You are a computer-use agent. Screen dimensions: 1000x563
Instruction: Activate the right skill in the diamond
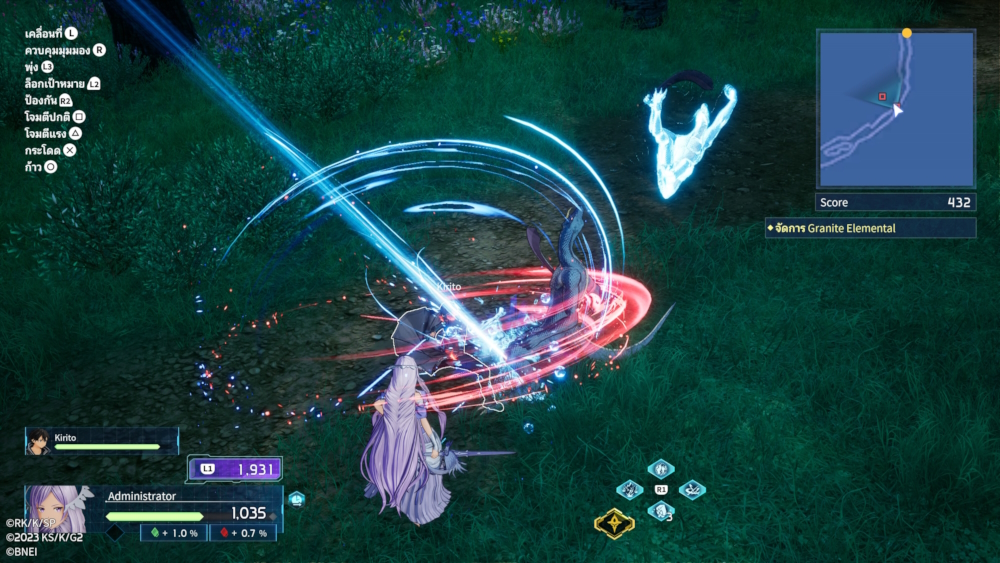(x=692, y=489)
